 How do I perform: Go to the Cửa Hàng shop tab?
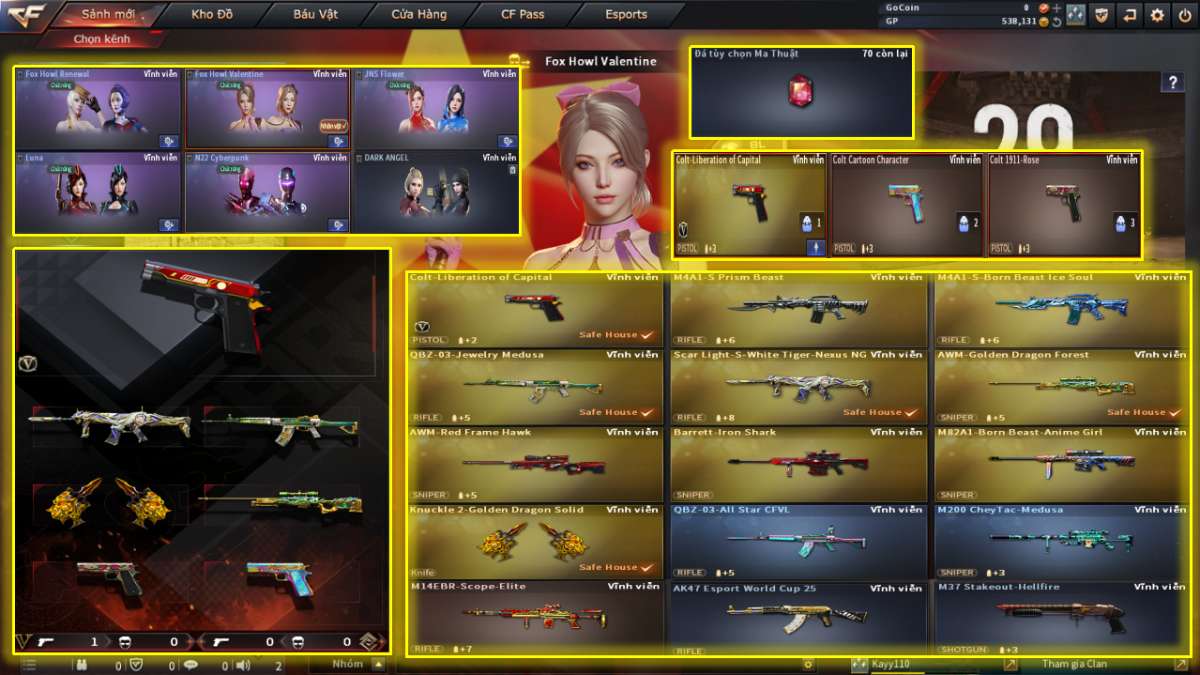(418, 15)
